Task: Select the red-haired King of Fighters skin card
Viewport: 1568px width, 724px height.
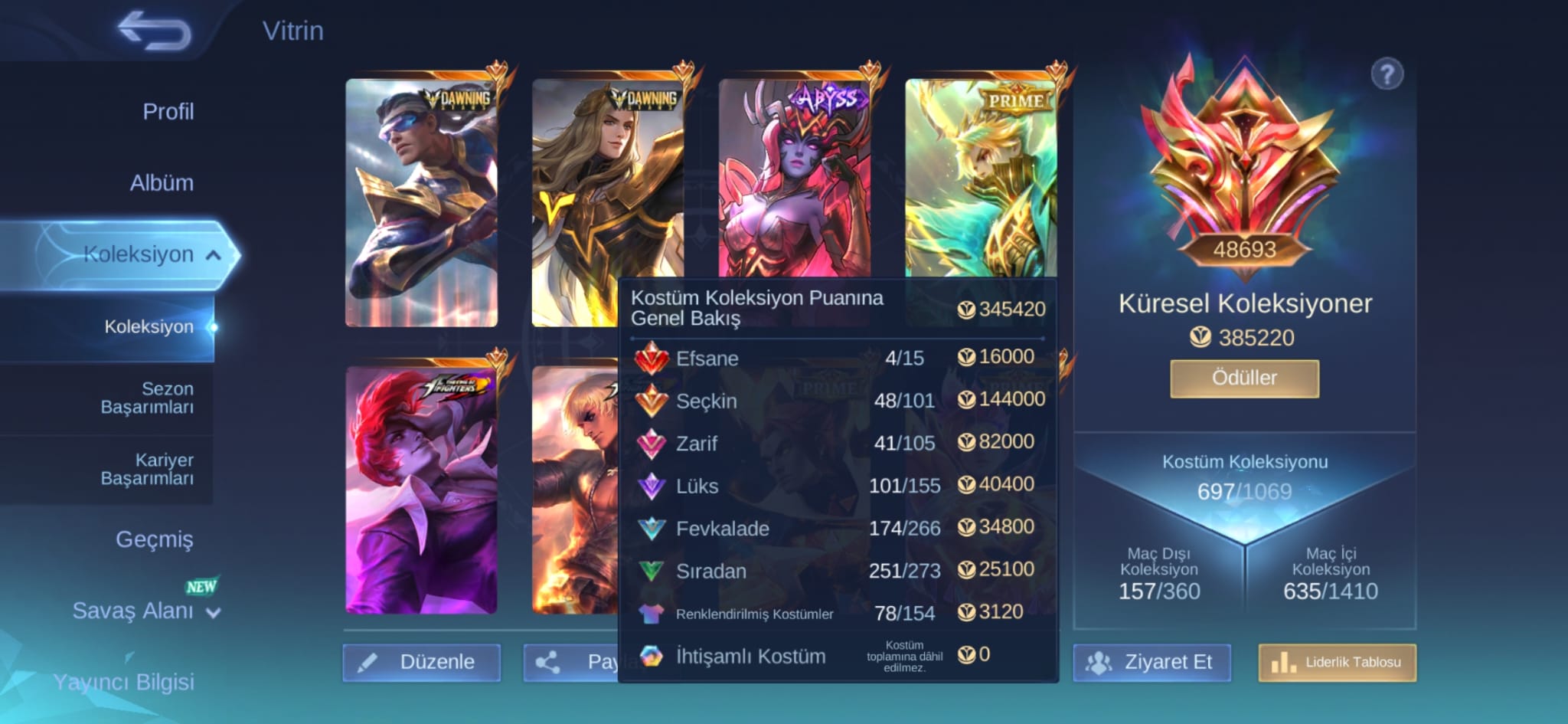Action: [x=421, y=490]
